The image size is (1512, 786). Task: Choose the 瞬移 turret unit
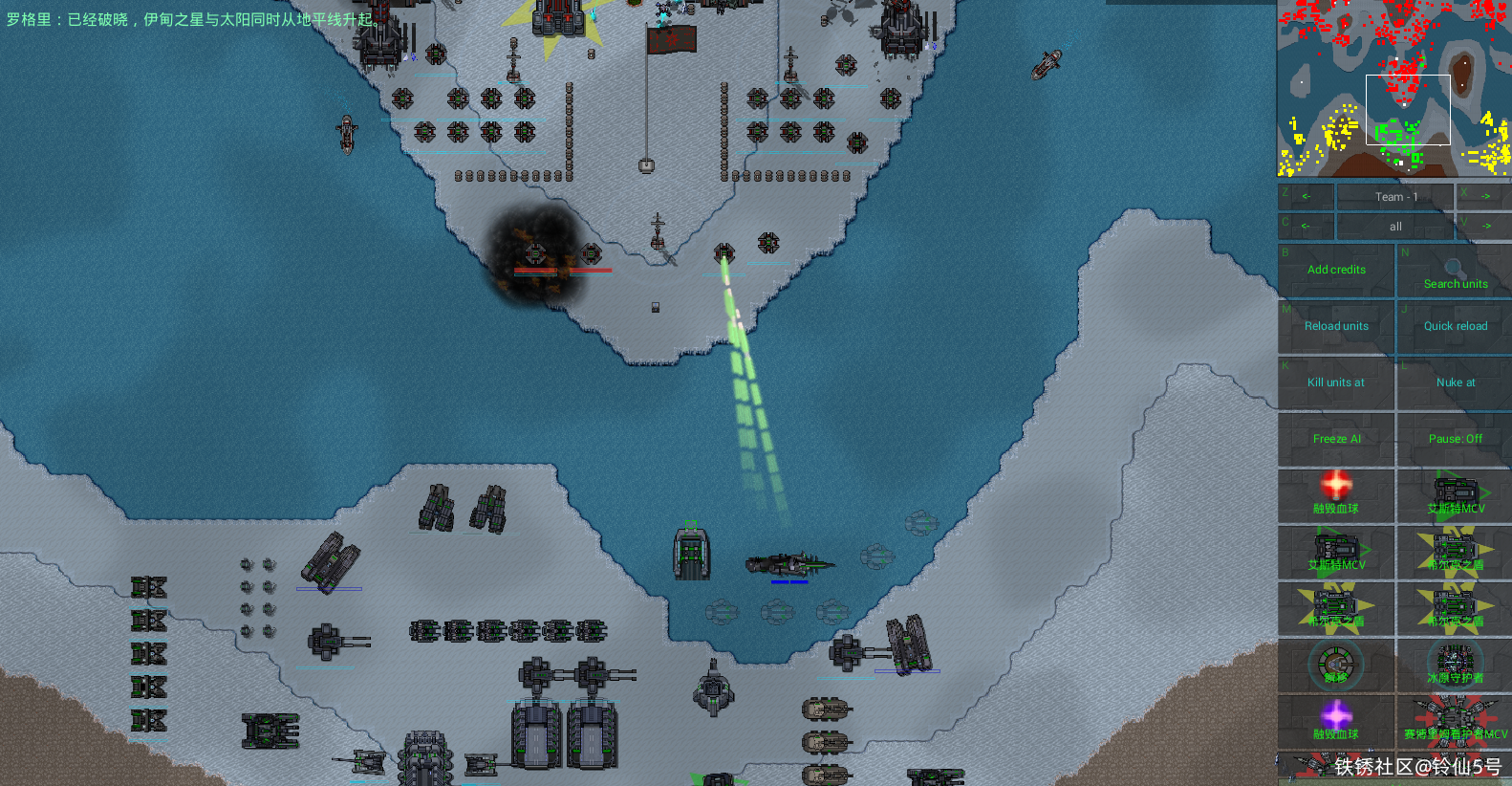click(x=1336, y=664)
